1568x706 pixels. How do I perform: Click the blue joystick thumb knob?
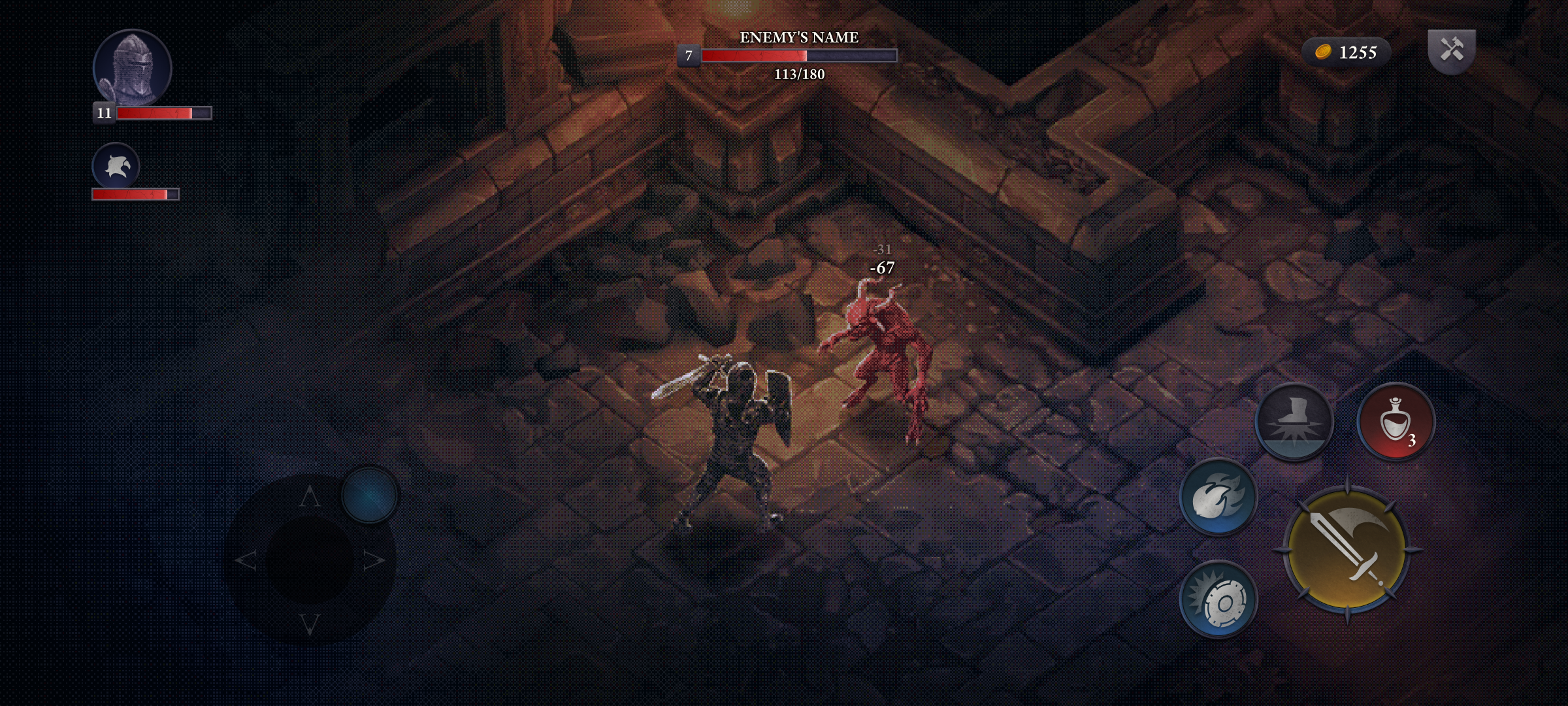(x=370, y=495)
